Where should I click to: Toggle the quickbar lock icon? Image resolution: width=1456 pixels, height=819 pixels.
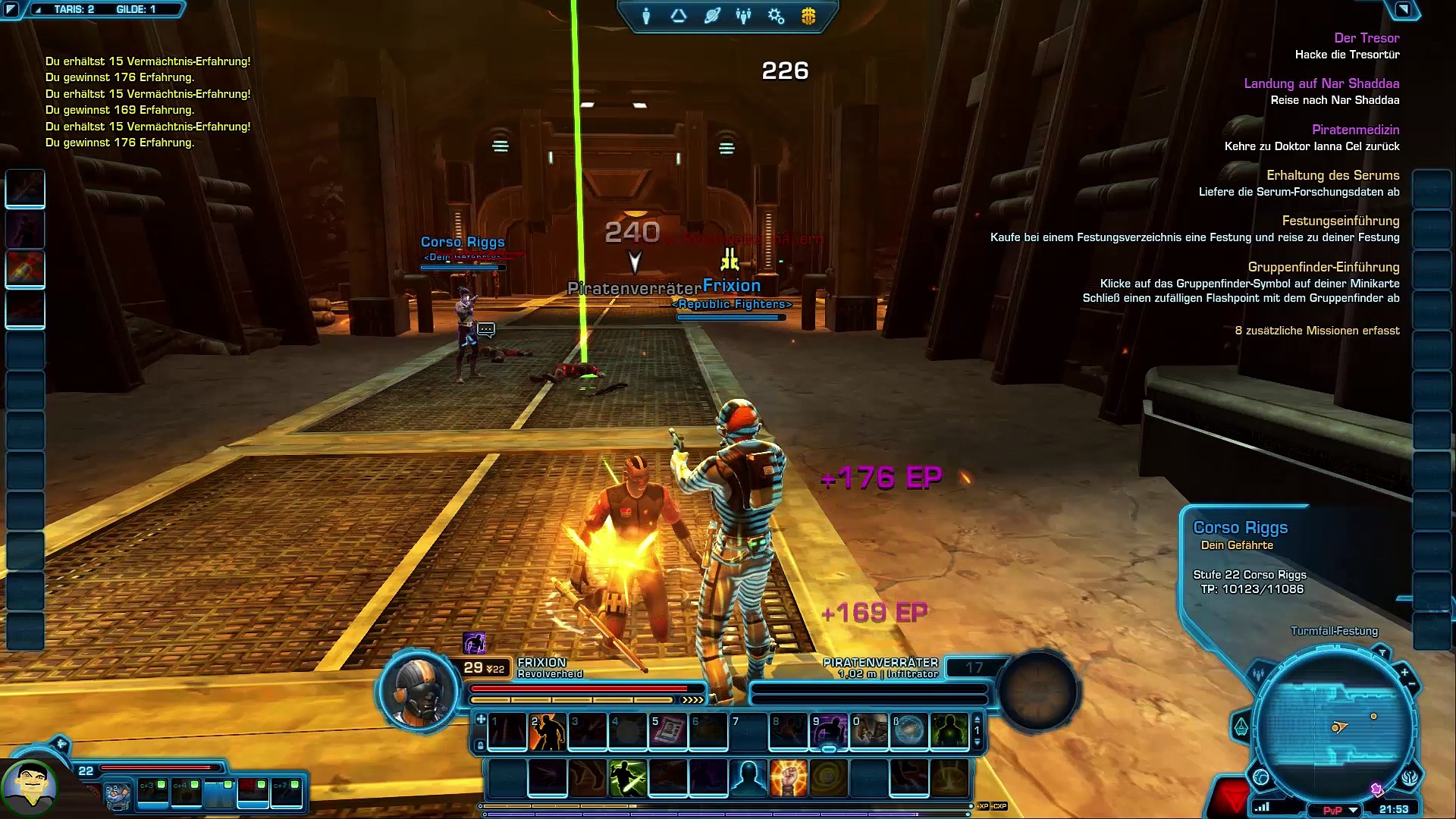(480, 745)
